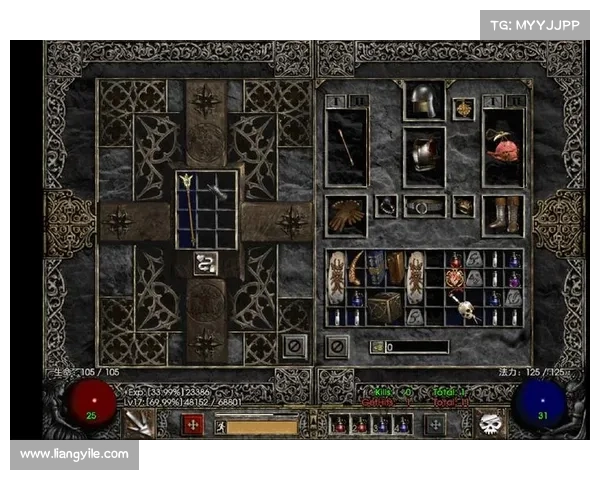Click the gold coin button
Screen dimensions: 600x480
[x=377, y=346]
